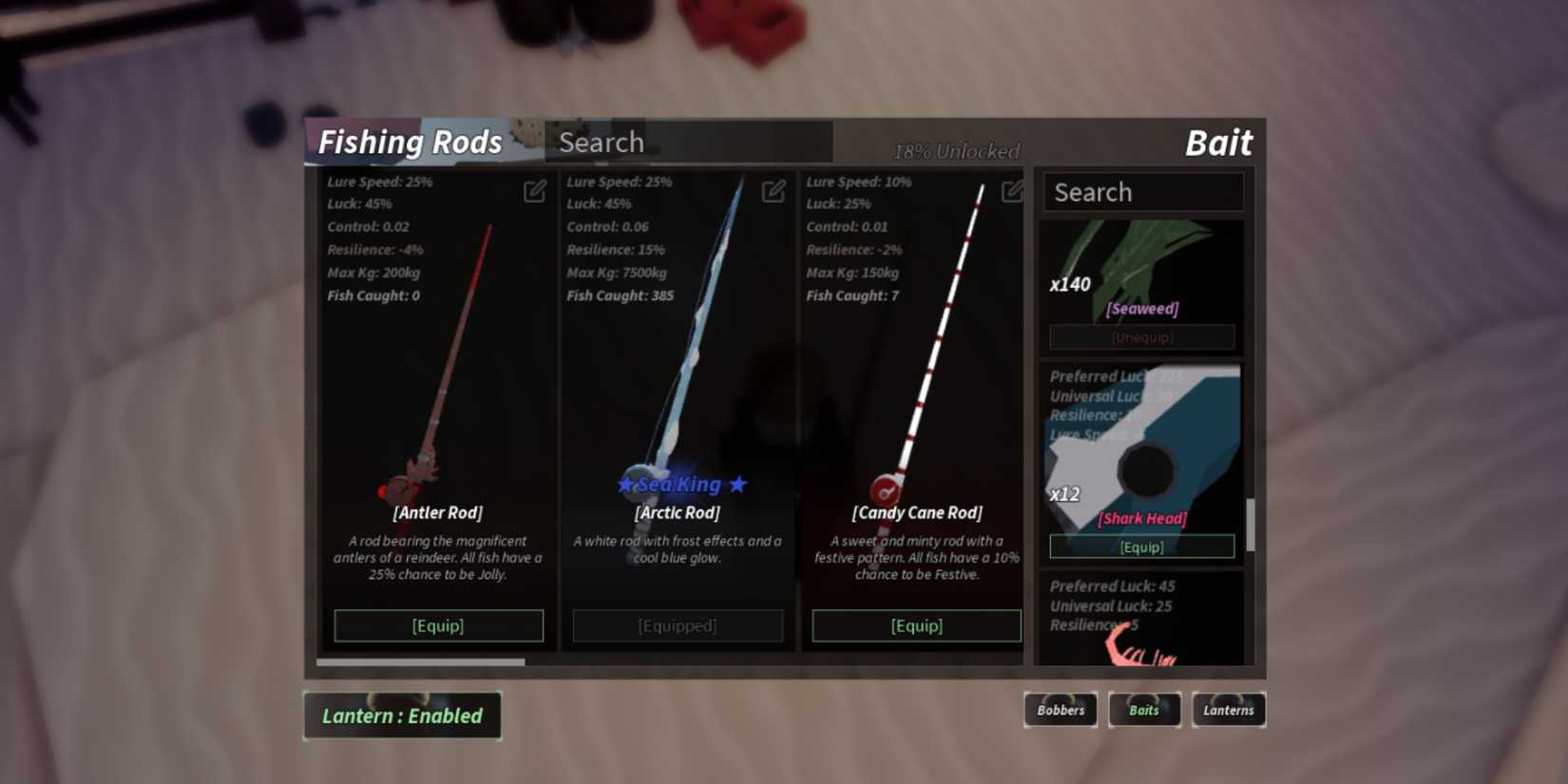The width and height of the screenshot is (1568, 784).
Task: Click the edit icon on the Antler Rod card
Action: pos(533,191)
